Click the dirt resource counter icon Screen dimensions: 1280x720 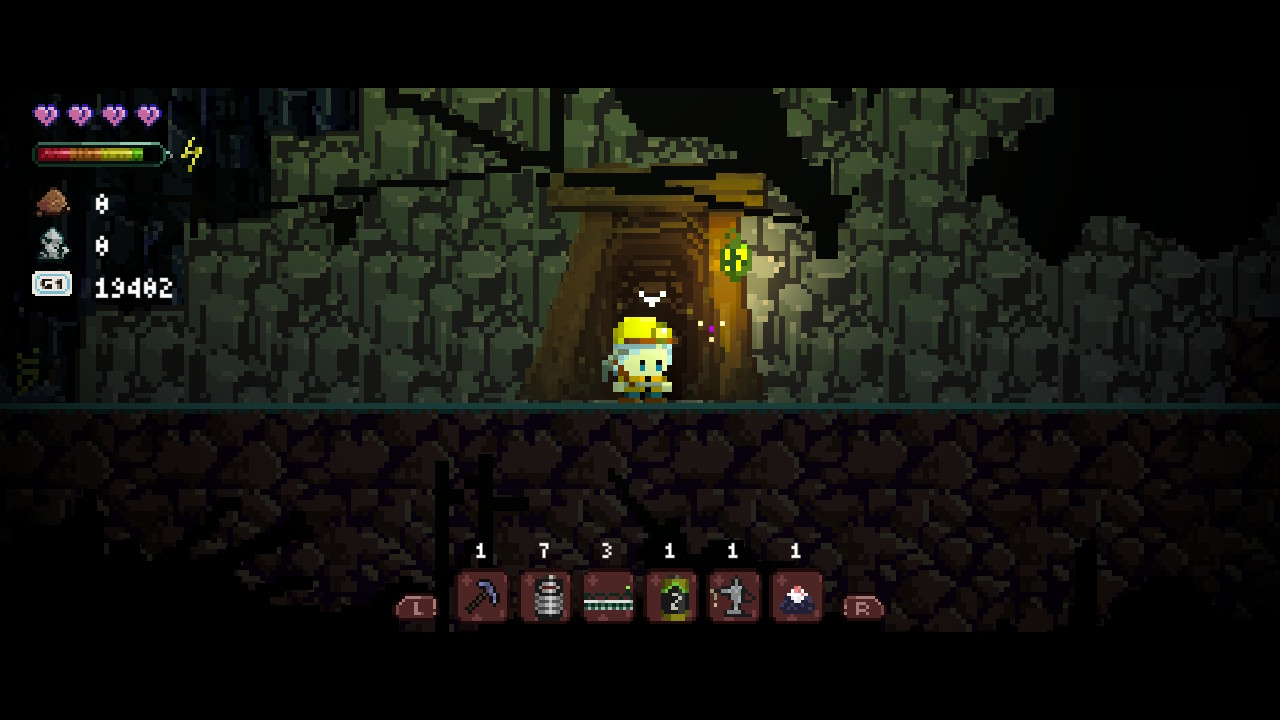(x=52, y=203)
